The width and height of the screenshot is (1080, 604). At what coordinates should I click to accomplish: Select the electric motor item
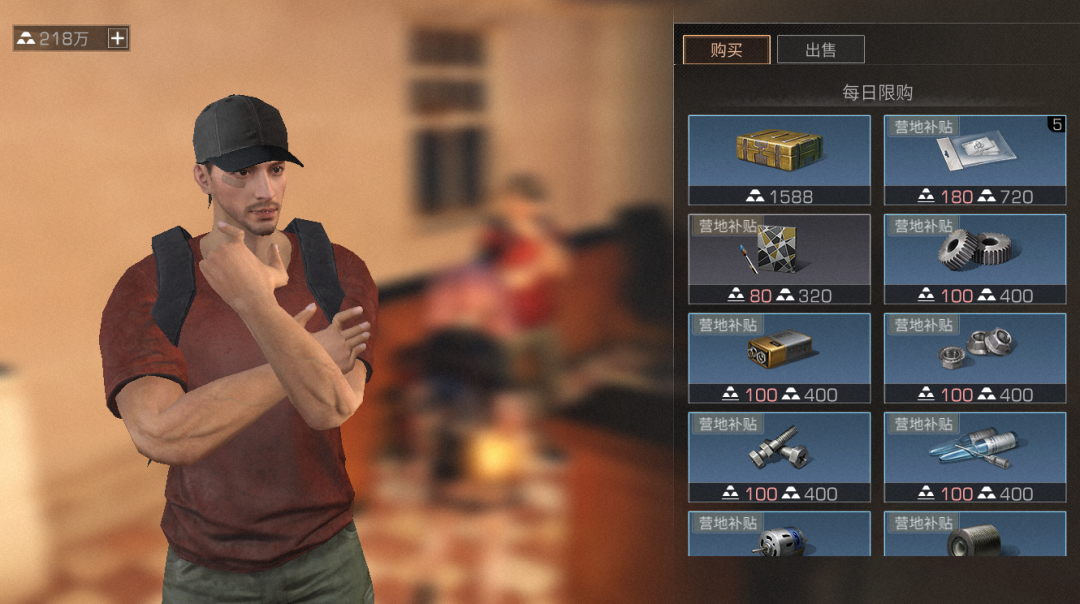[x=779, y=535]
